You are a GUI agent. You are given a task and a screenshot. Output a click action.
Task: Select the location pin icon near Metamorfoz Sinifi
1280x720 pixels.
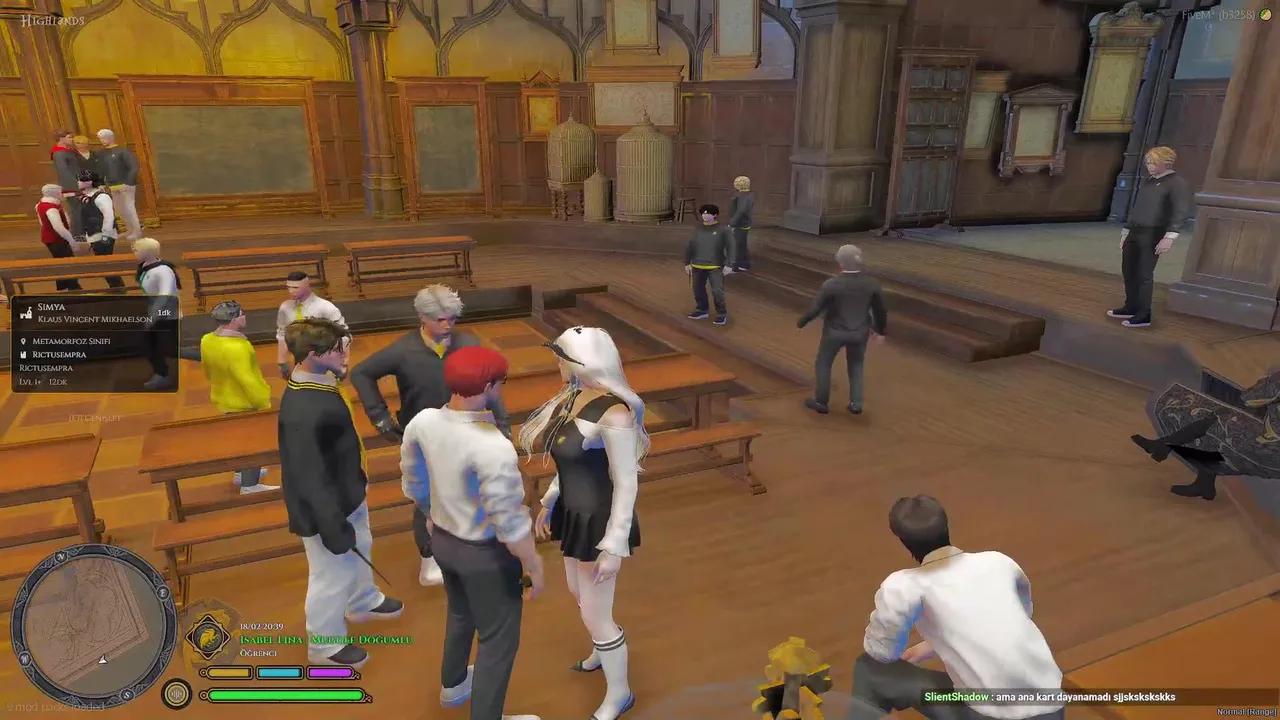[23, 340]
